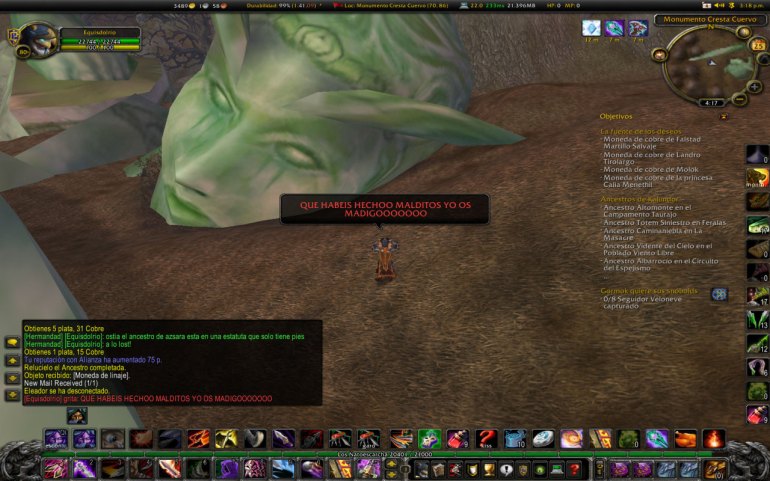The image size is (770, 481).
Task: Use the quest item button beside Garmok objective
Action: coord(719,294)
